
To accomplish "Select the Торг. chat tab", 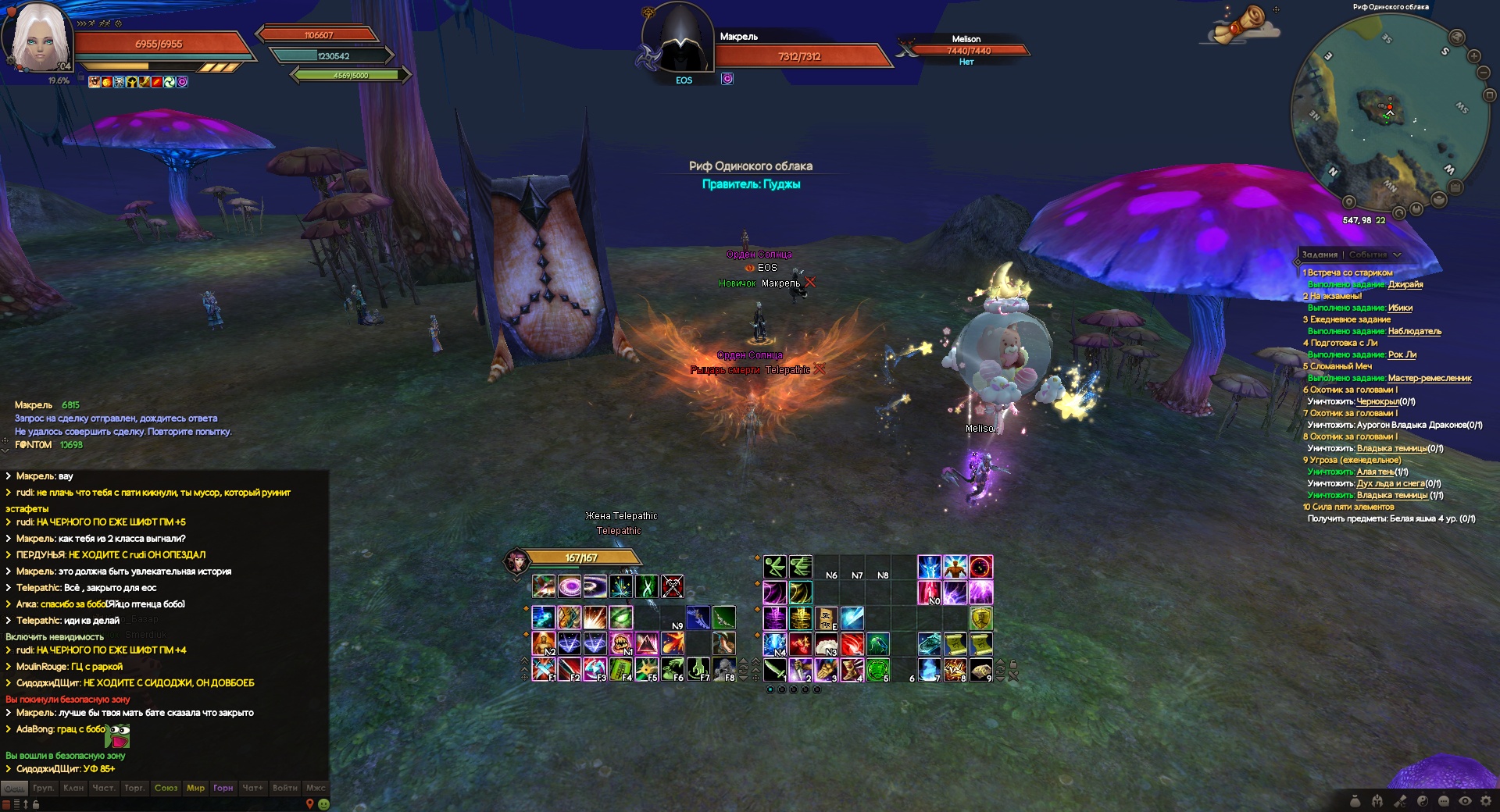I will pos(134,788).
